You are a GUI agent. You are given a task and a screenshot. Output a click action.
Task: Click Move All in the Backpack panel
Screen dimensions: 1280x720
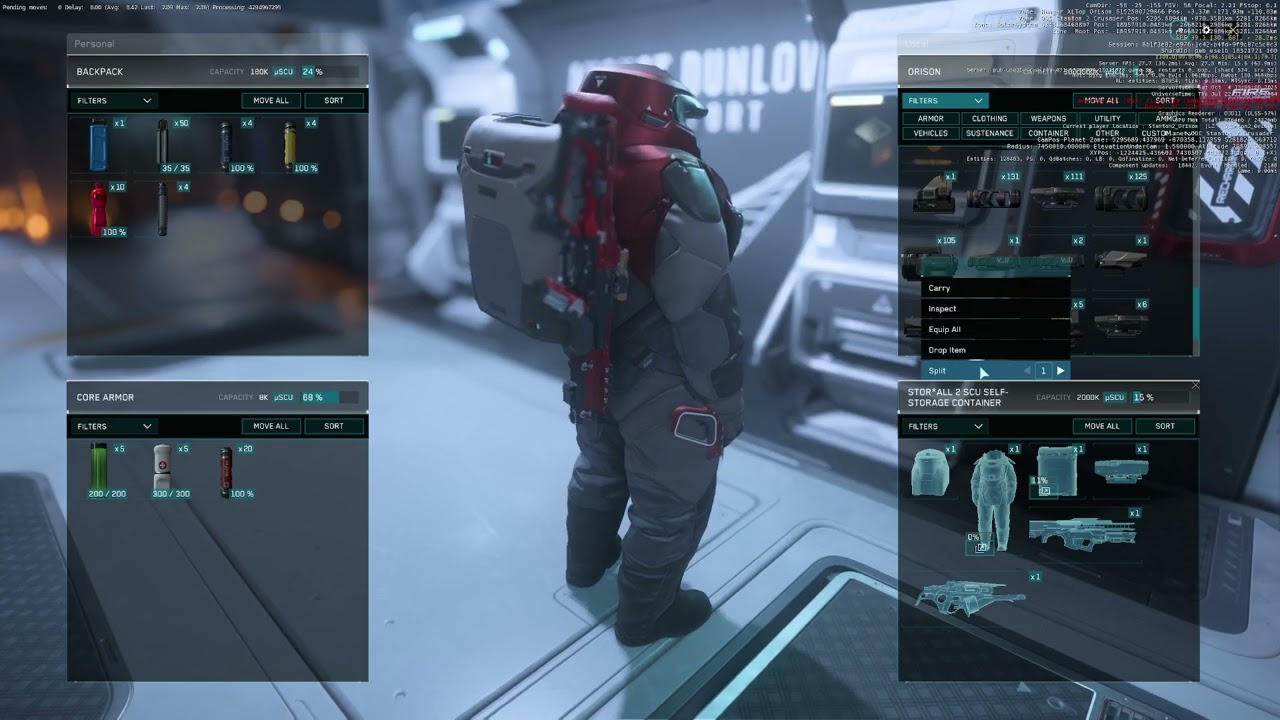tap(270, 101)
